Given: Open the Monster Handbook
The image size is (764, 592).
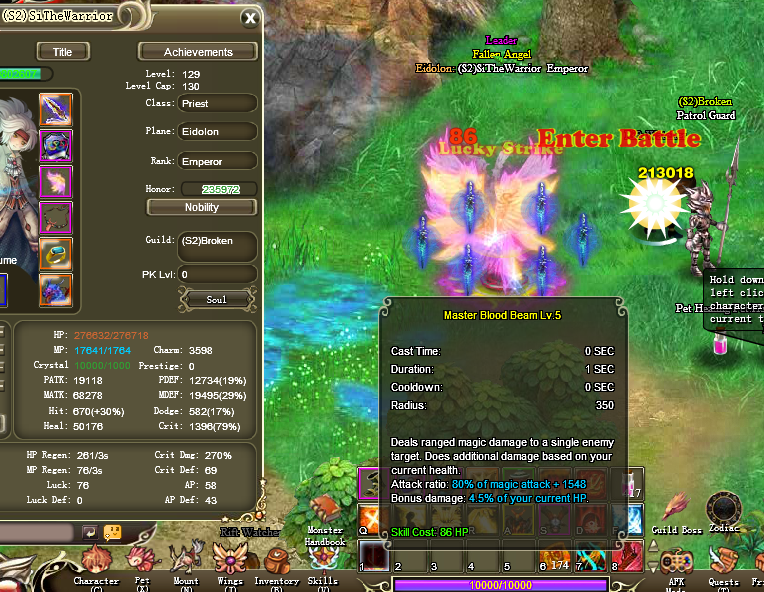Looking at the screenshot, I should [325, 515].
